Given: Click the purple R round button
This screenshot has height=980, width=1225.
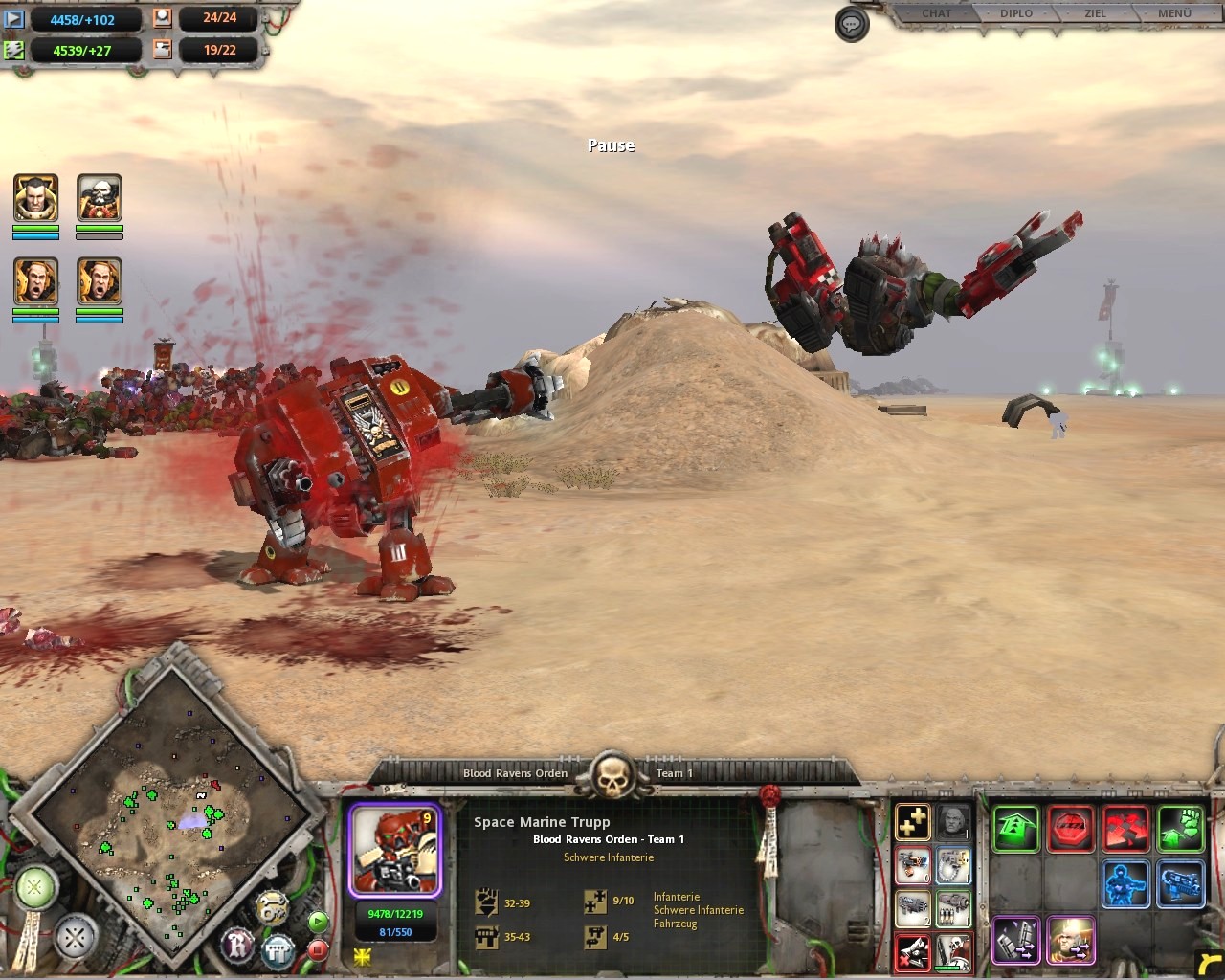Looking at the screenshot, I should 237,946.
